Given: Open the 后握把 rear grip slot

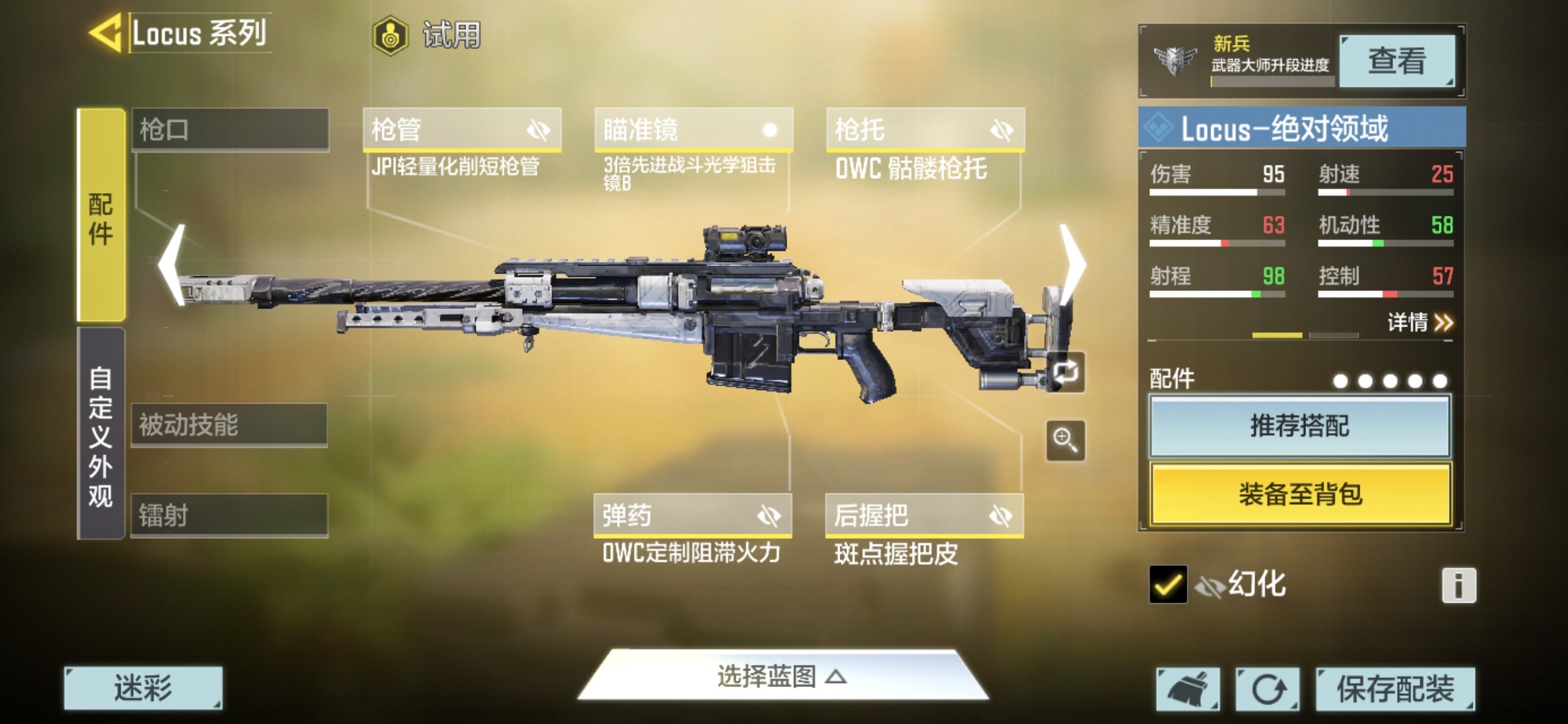Looking at the screenshot, I should 924,516.
